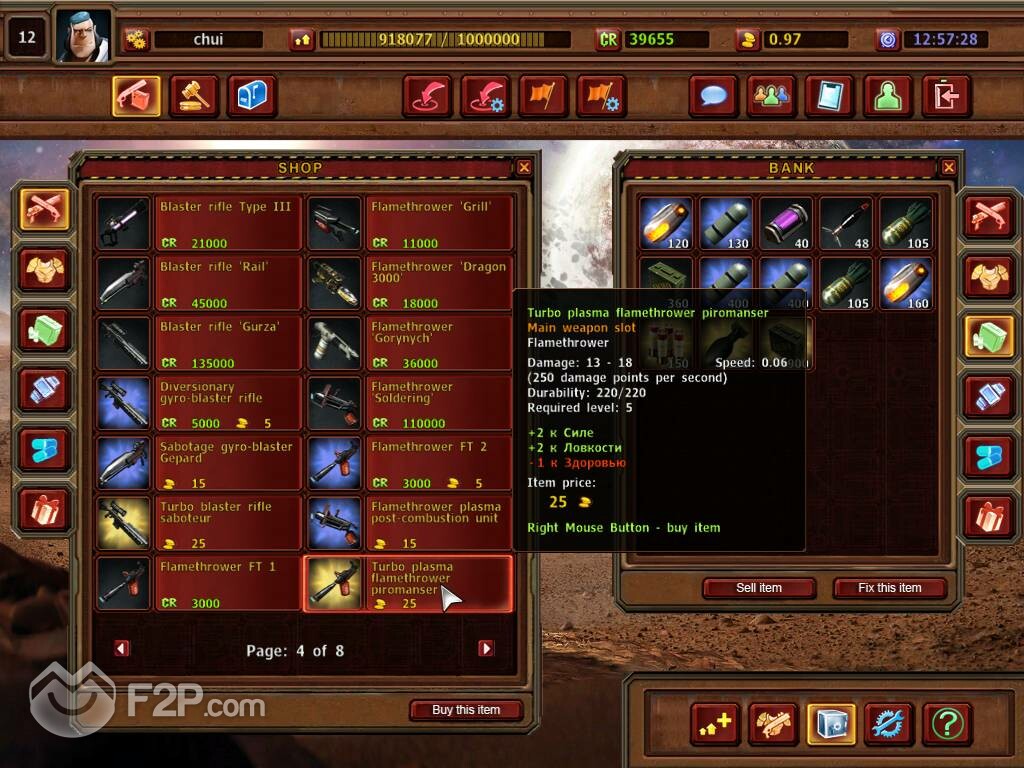Go to the next shop page
Screen dimensions: 1024x768
(x=486, y=649)
